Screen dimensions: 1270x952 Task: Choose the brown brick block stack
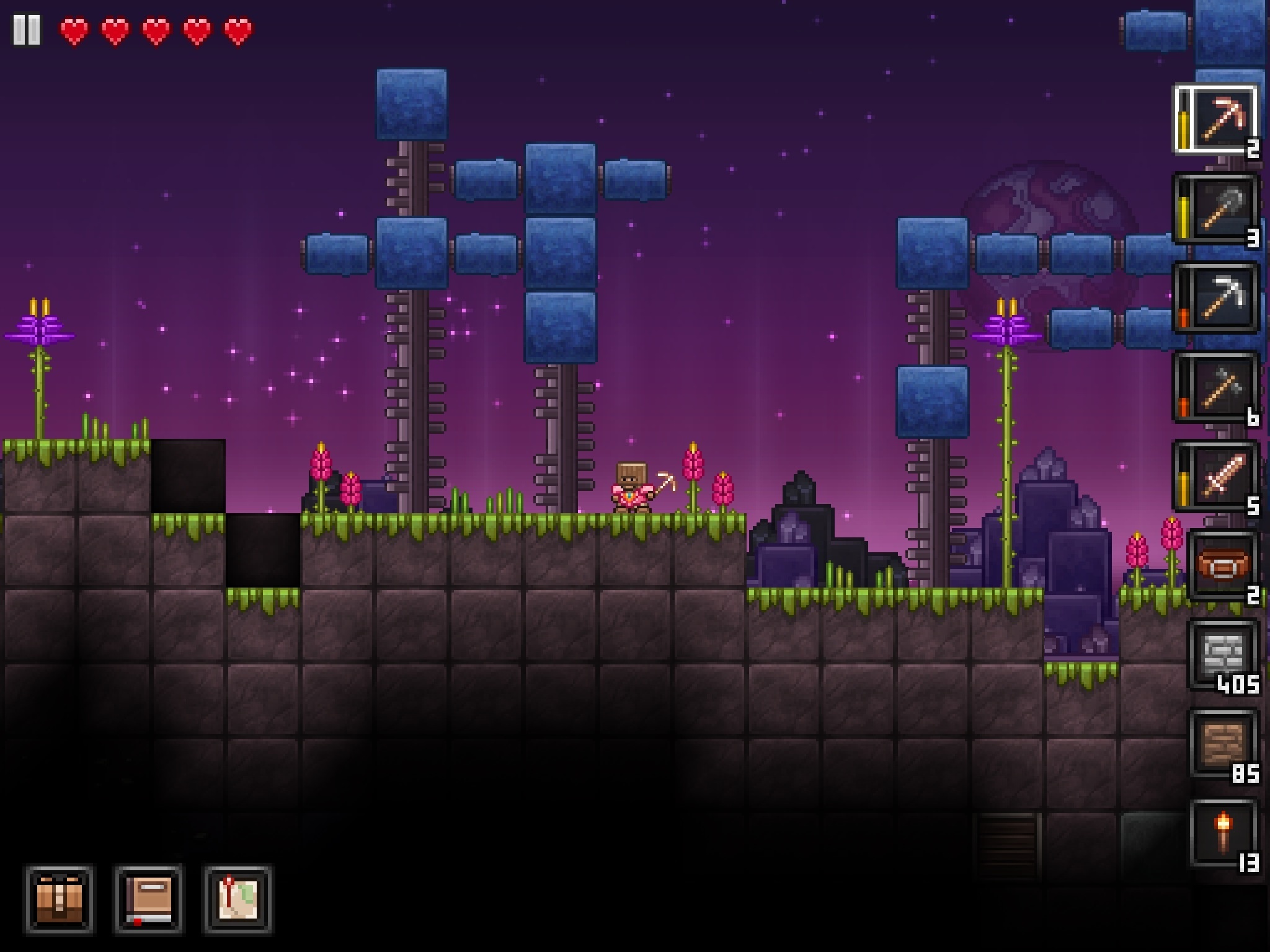[x=1223, y=744]
